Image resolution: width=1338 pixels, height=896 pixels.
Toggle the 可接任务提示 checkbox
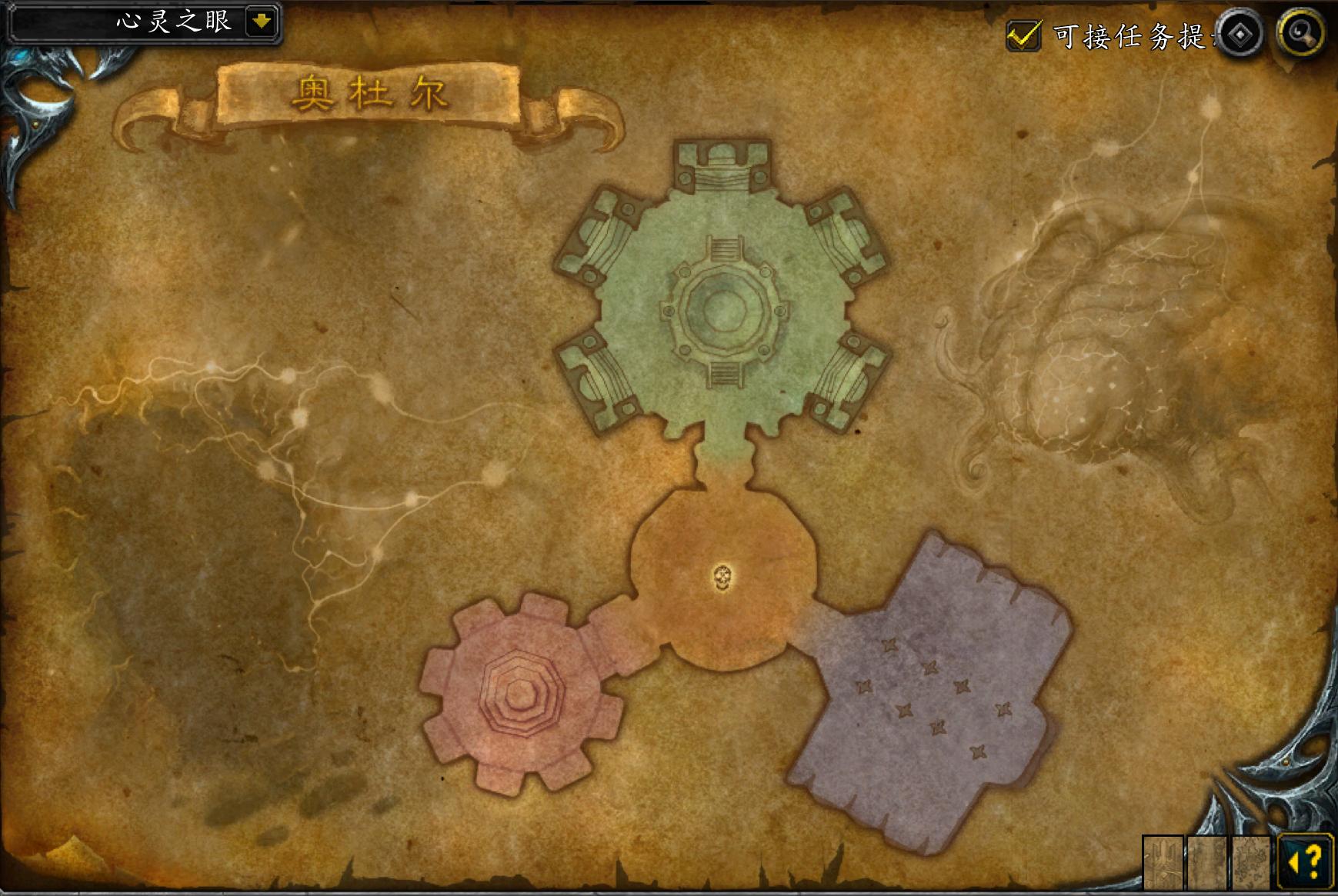coord(1023,35)
